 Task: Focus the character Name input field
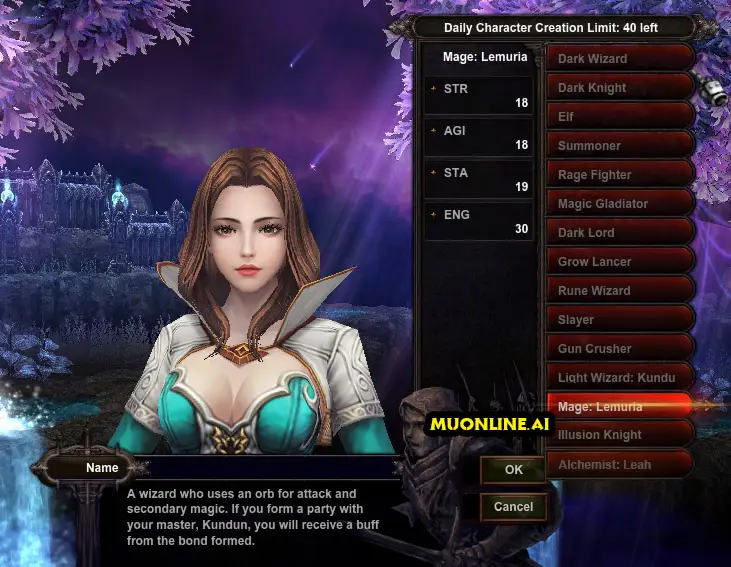(268, 467)
